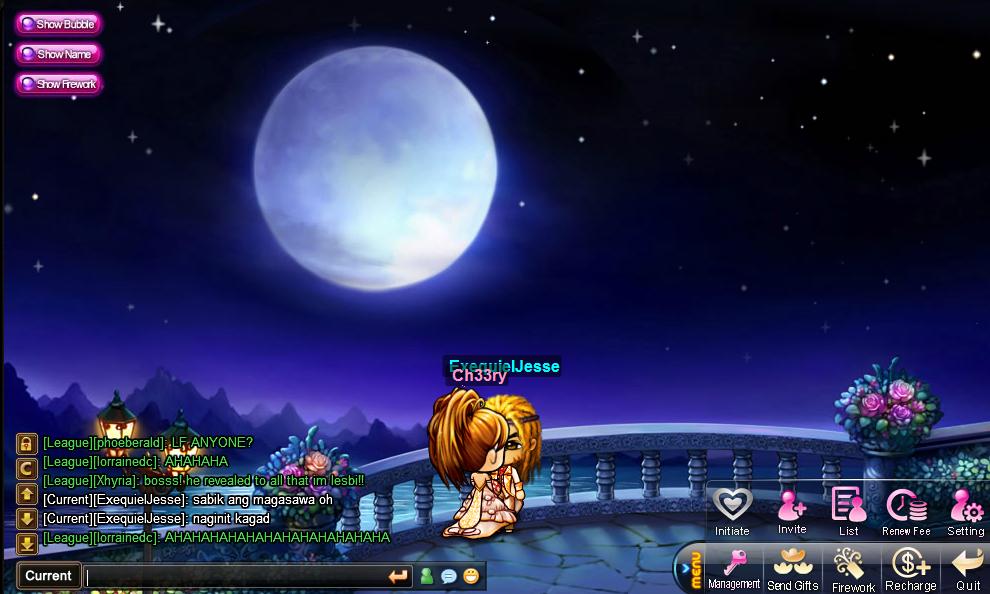Toggle the Show Bubble option
The height and width of the screenshot is (594, 990).
pyautogui.click(x=58, y=24)
